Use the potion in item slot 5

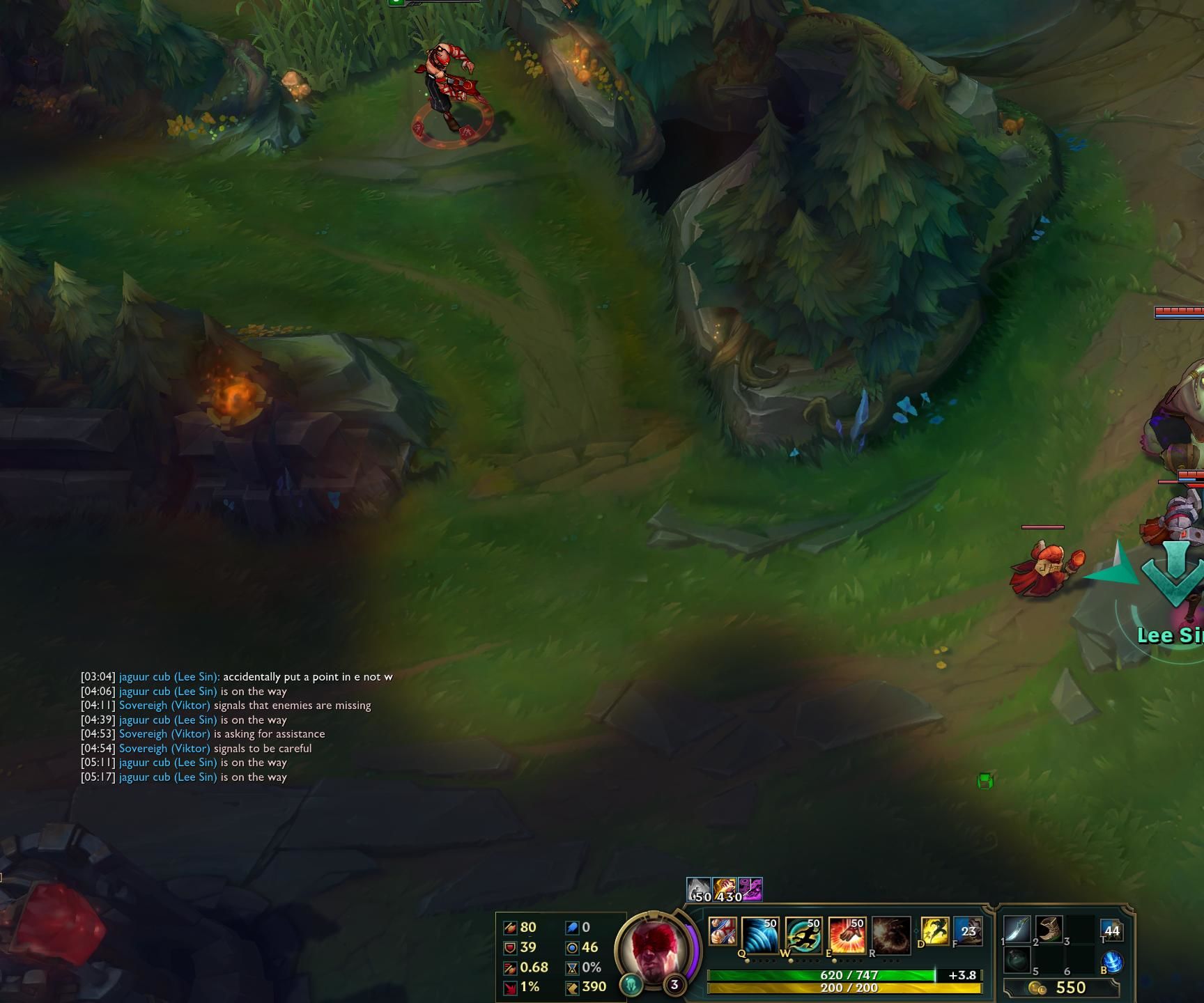pos(1018,960)
